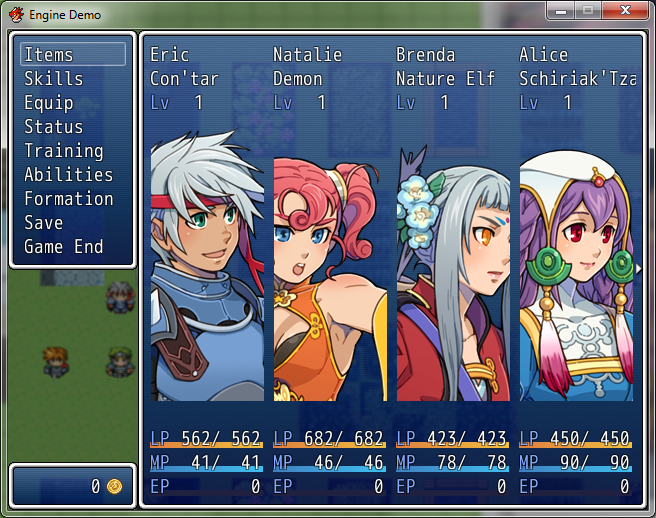Choose Save to save the game

point(44,222)
